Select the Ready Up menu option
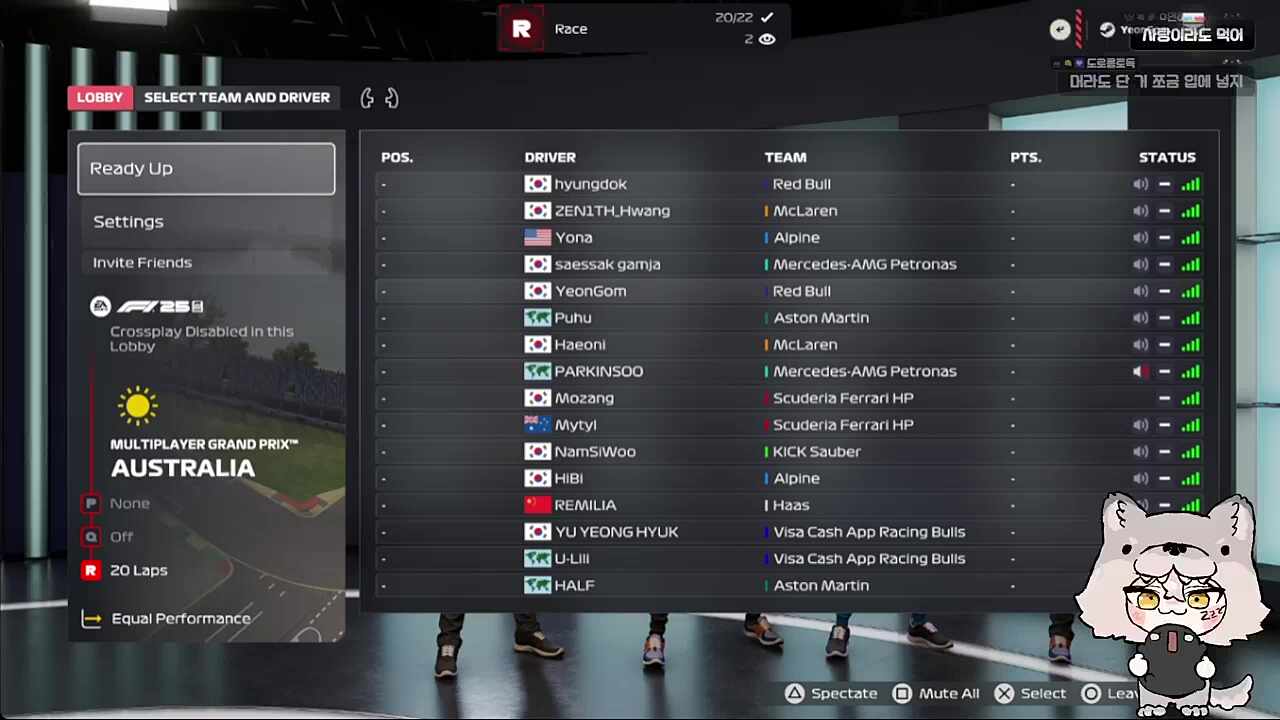 point(206,169)
